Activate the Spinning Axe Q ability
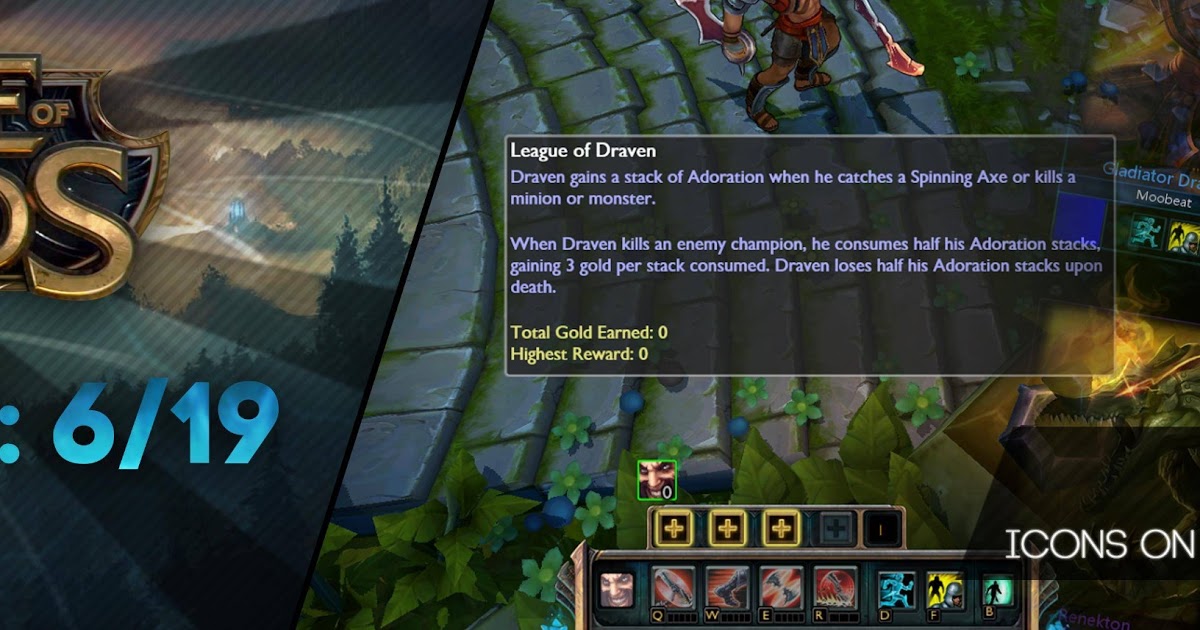Viewport: 1200px width, 630px height. pos(673,589)
